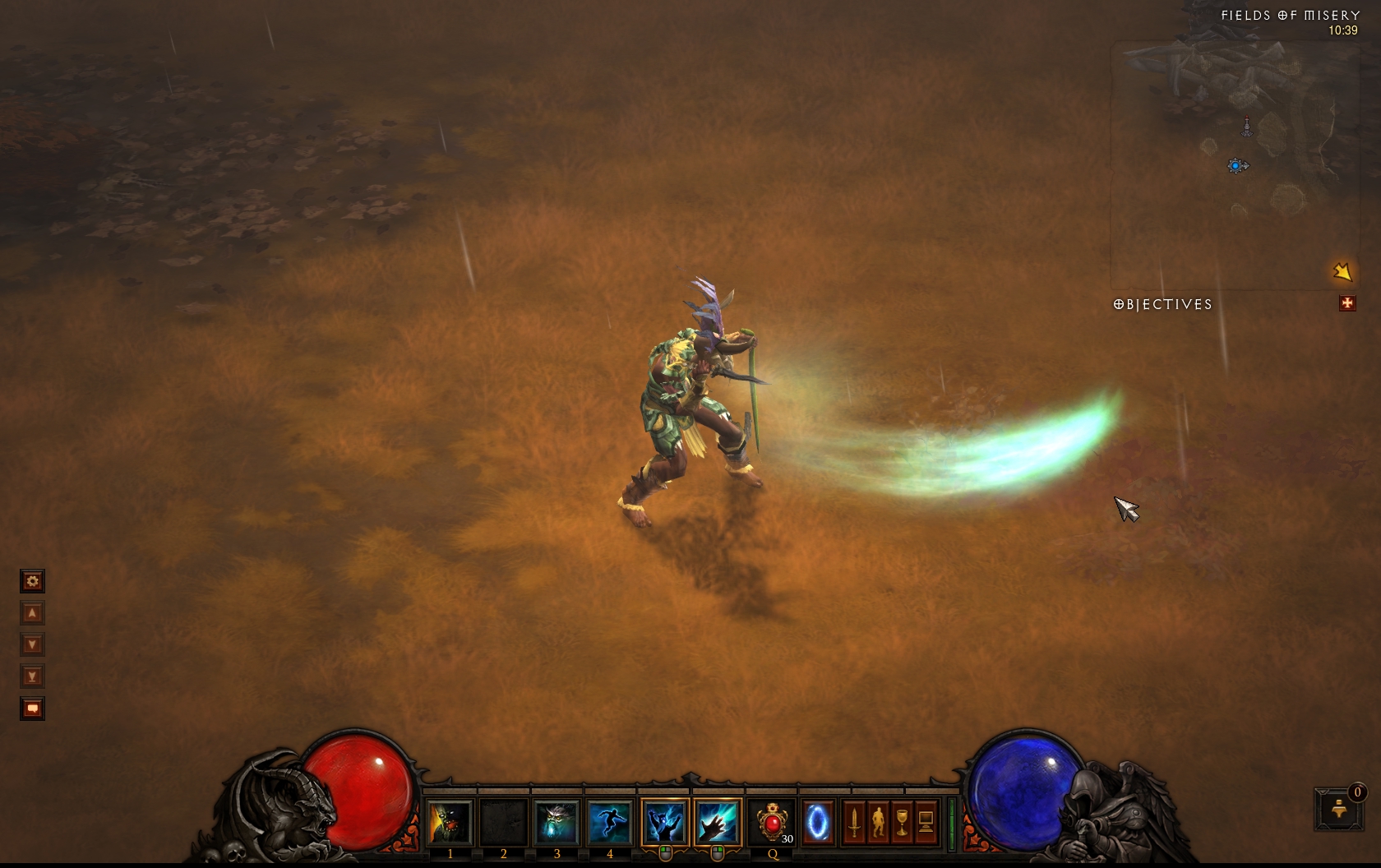Cast the leaping spirit figure skill
Screen dimensions: 1381x868
pyautogui.click(x=609, y=821)
